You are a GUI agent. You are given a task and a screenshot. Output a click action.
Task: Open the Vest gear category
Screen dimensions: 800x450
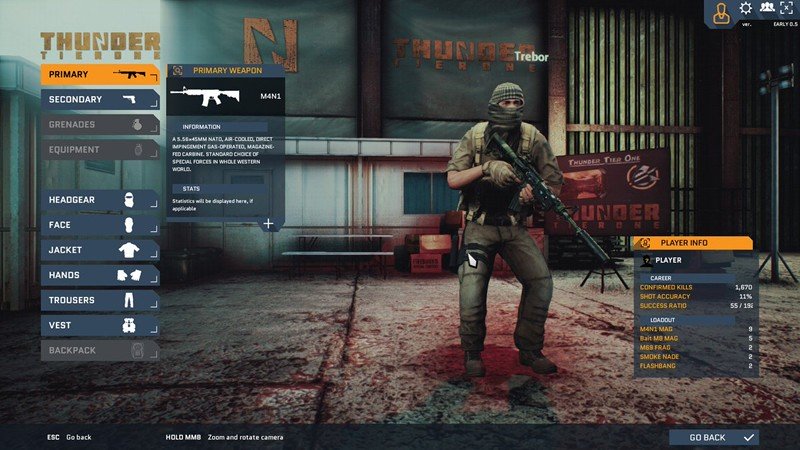point(100,325)
